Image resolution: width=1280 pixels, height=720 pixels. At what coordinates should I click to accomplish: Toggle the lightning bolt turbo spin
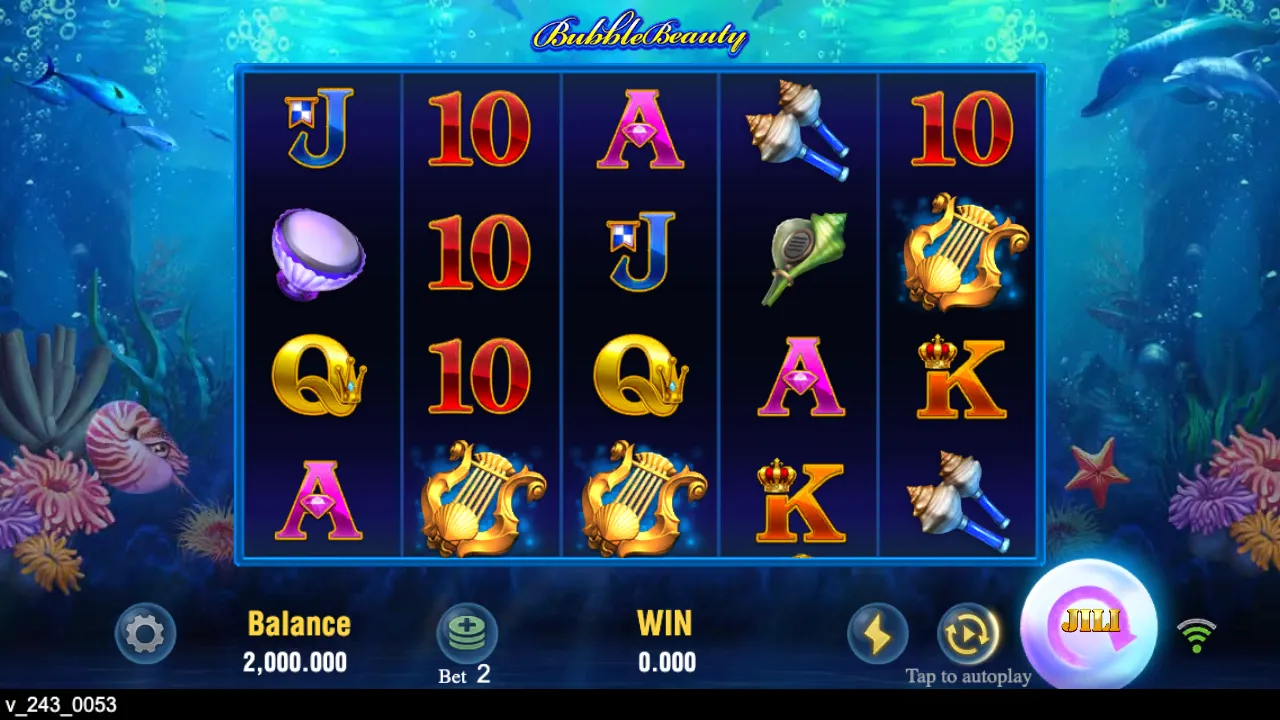(x=877, y=633)
